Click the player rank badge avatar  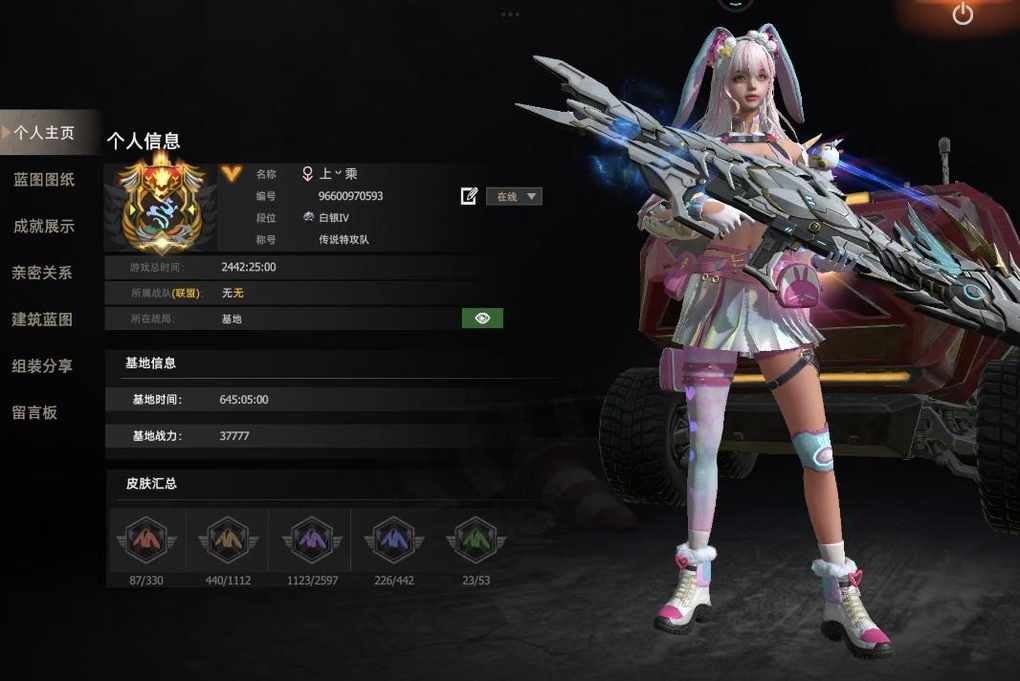pos(161,204)
